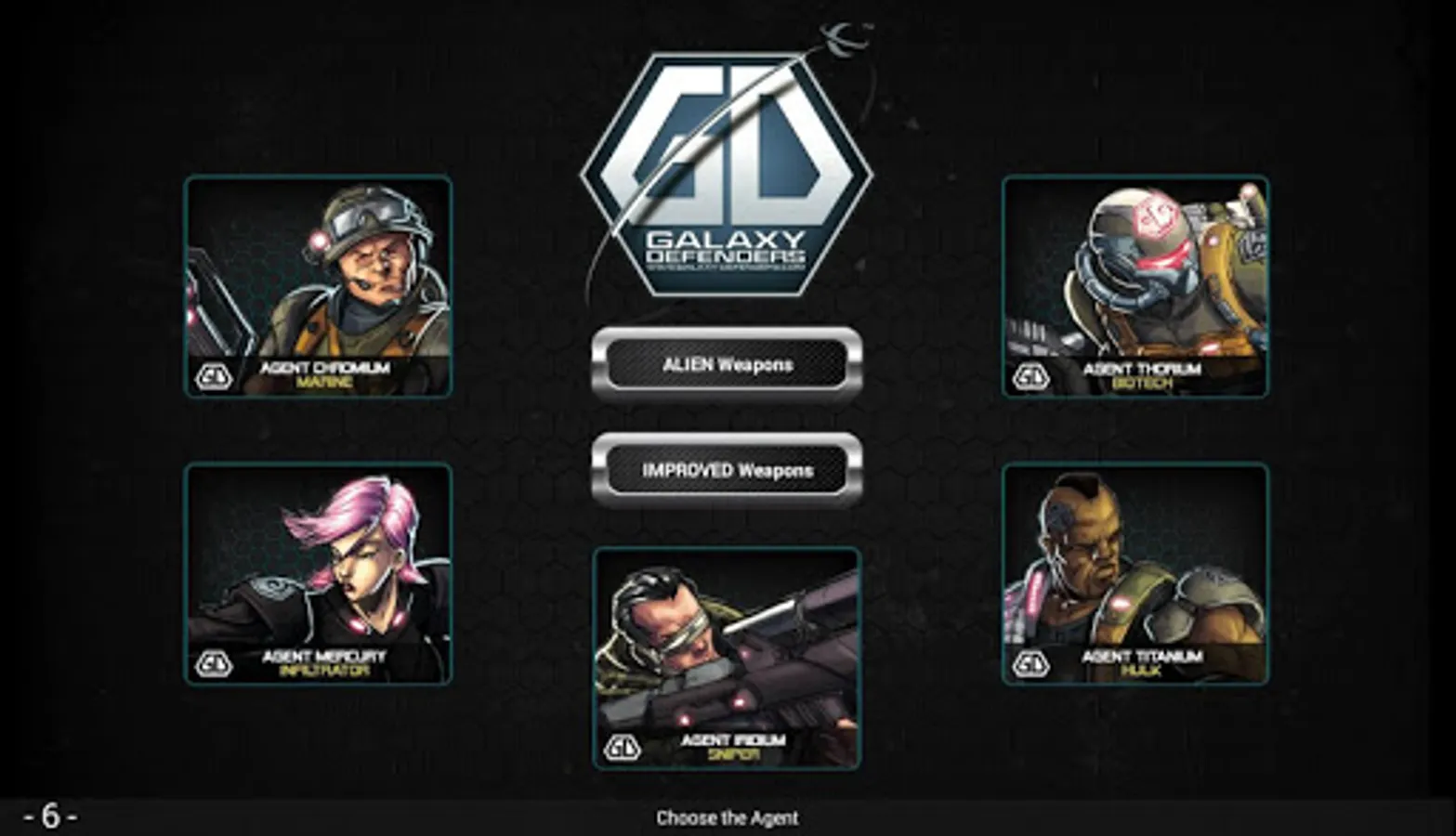This screenshot has width=1456, height=836.
Task: Click the Galaxy Defenders hexagon logo
Action: [728, 172]
